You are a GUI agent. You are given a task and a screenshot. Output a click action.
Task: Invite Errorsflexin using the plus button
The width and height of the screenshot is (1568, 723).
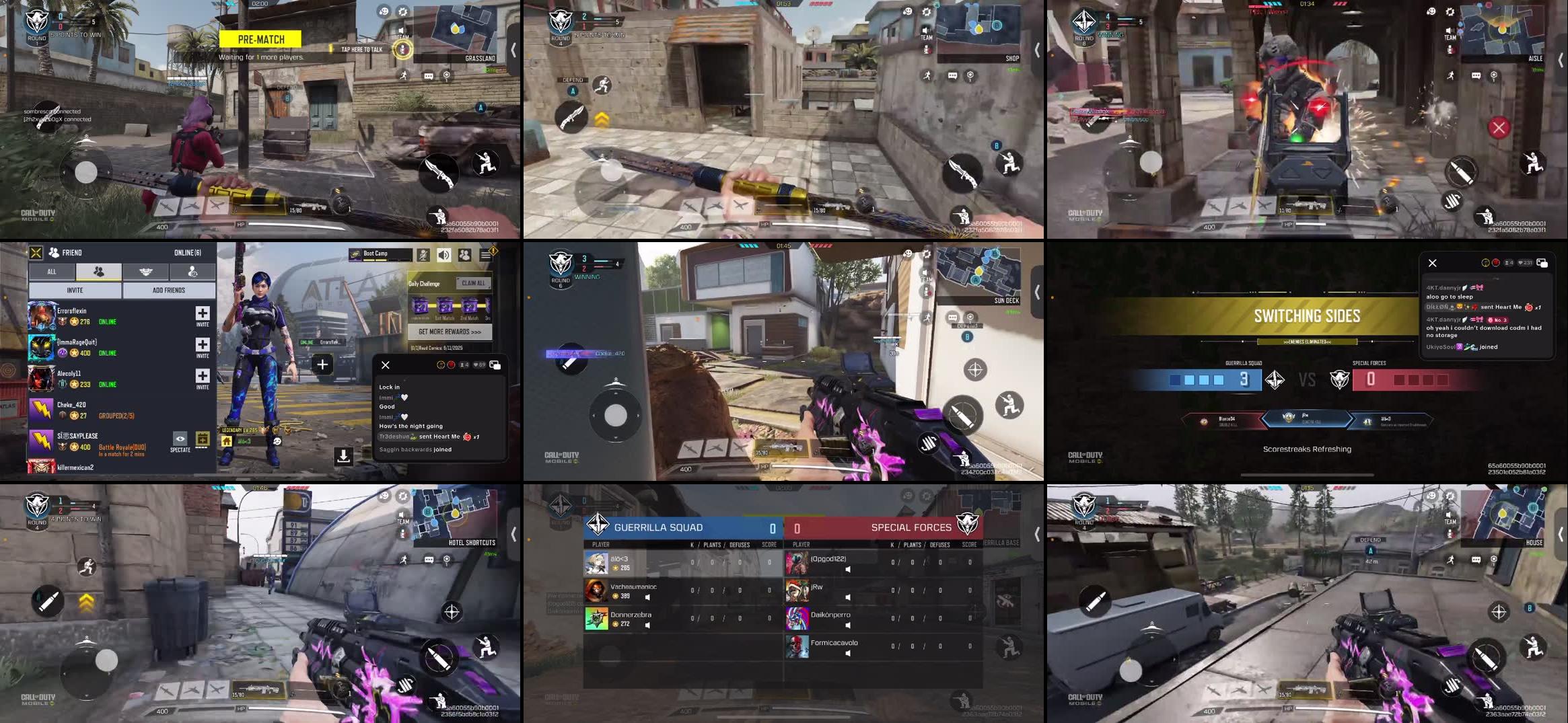tap(202, 316)
